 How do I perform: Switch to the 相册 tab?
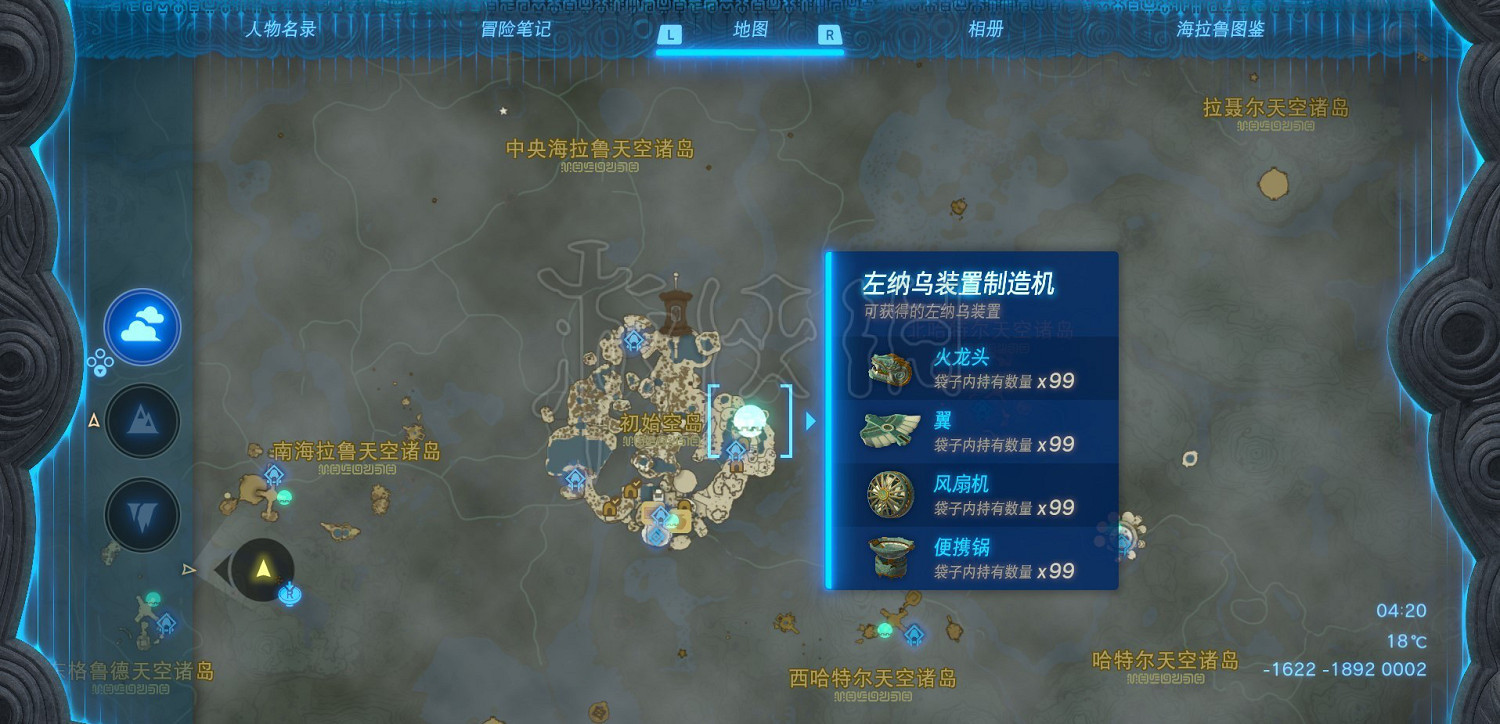[x=987, y=29]
